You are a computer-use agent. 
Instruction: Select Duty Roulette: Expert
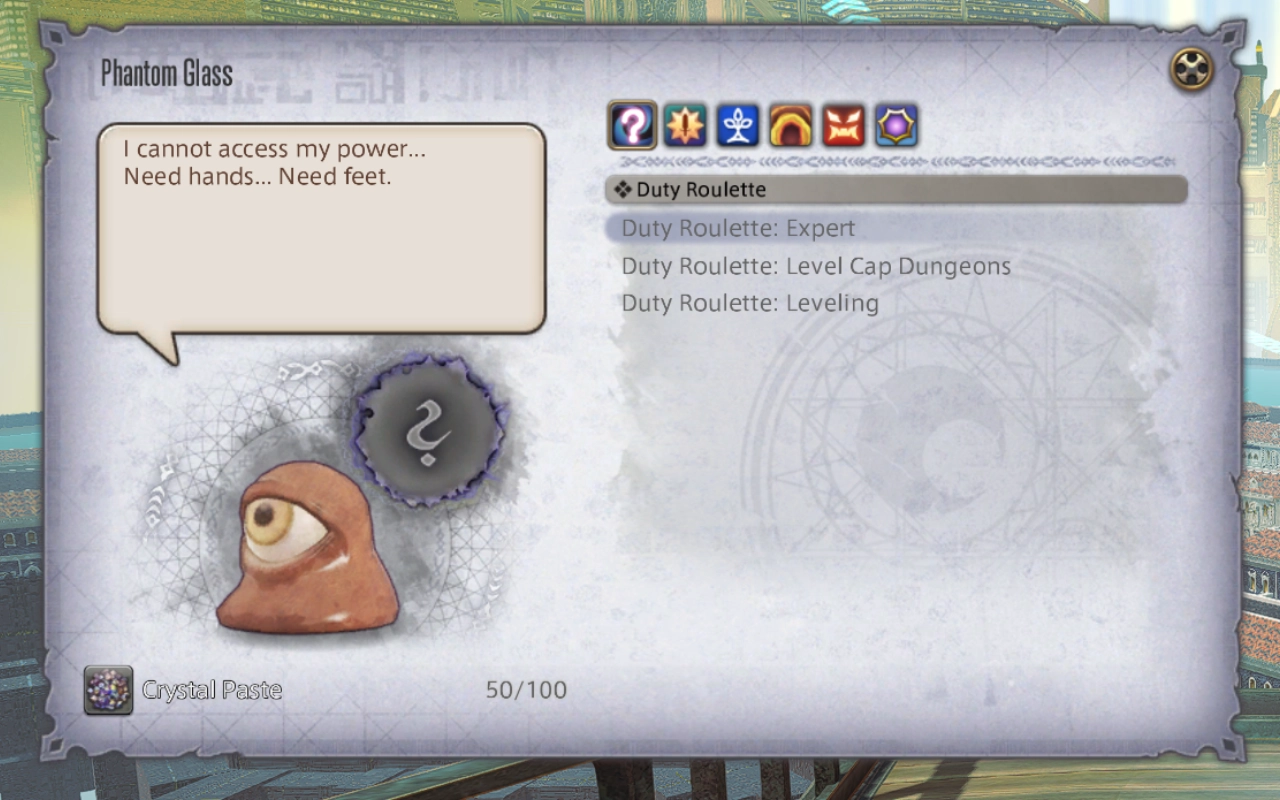click(x=738, y=228)
